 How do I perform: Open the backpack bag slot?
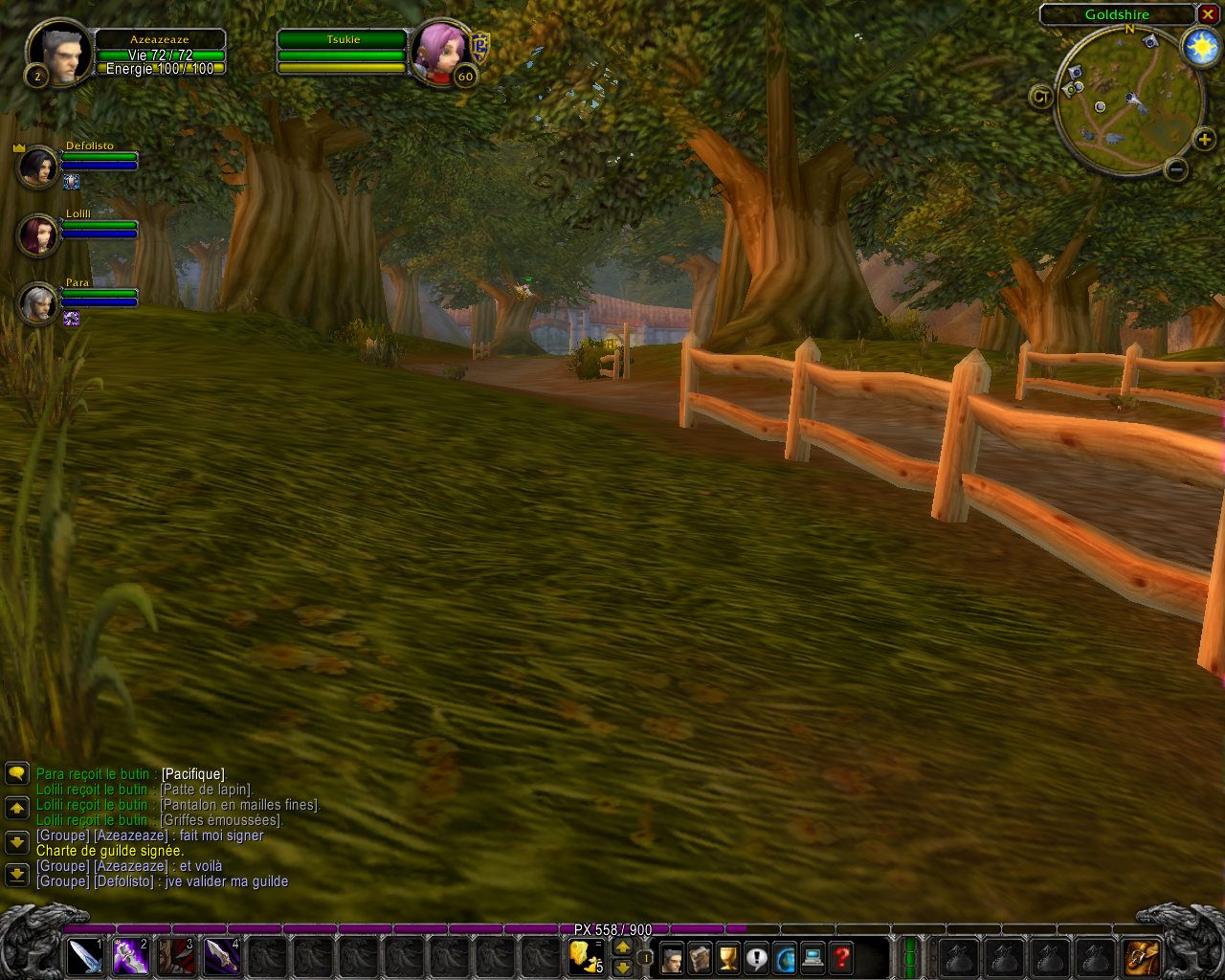[x=1141, y=957]
